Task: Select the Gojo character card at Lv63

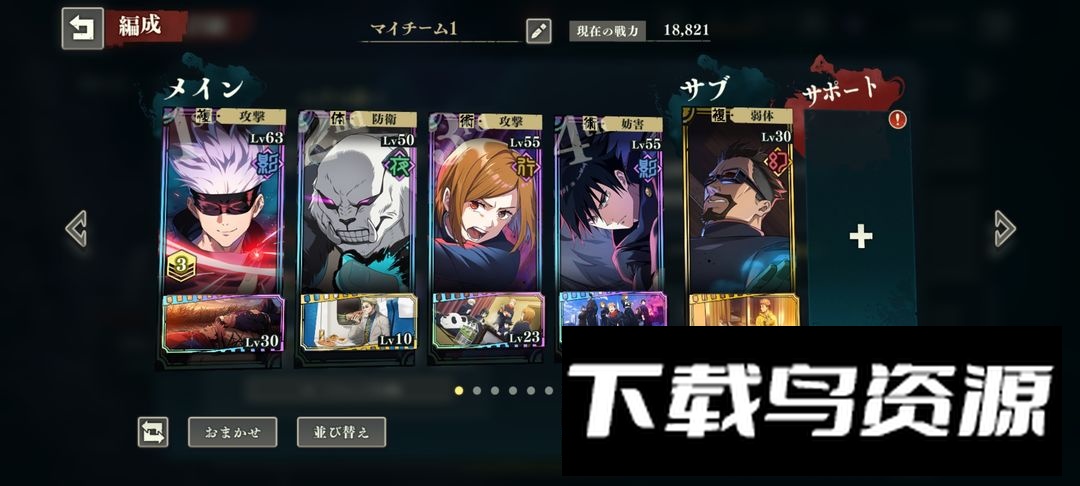Action: [x=223, y=205]
